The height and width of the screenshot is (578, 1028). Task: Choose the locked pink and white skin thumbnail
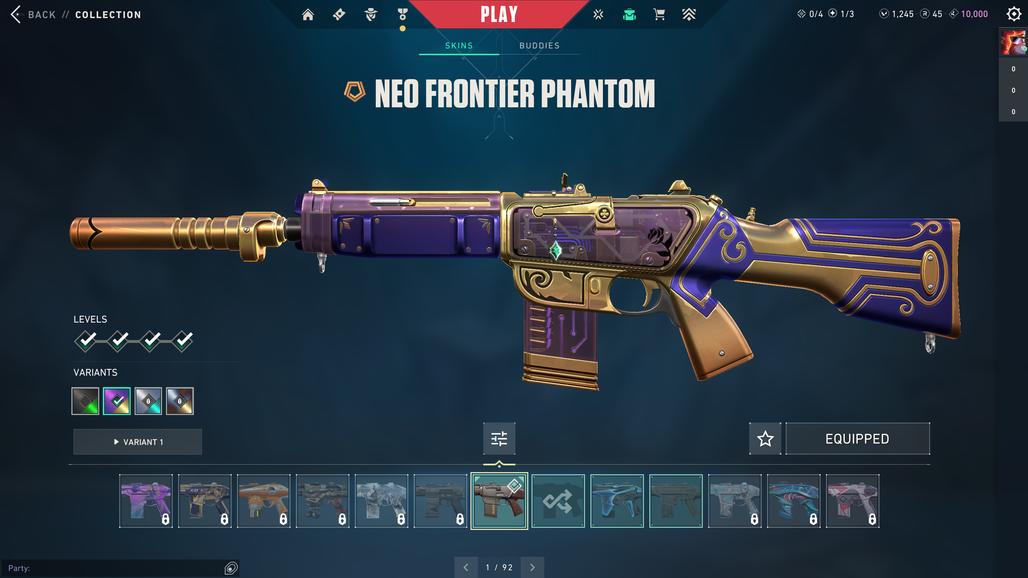pyautogui.click(x=853, y=500)
